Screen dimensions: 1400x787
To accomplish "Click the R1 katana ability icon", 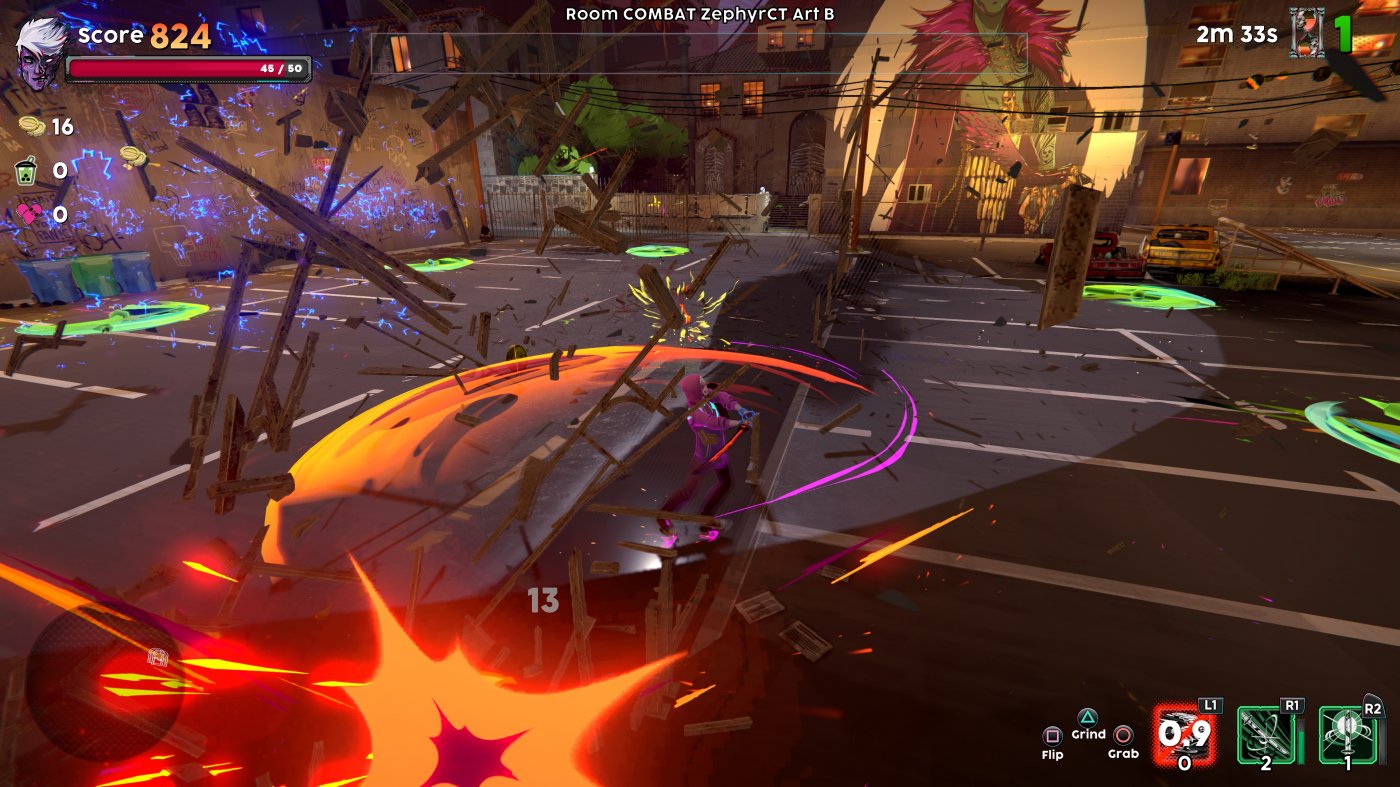I will (1266, 735).
